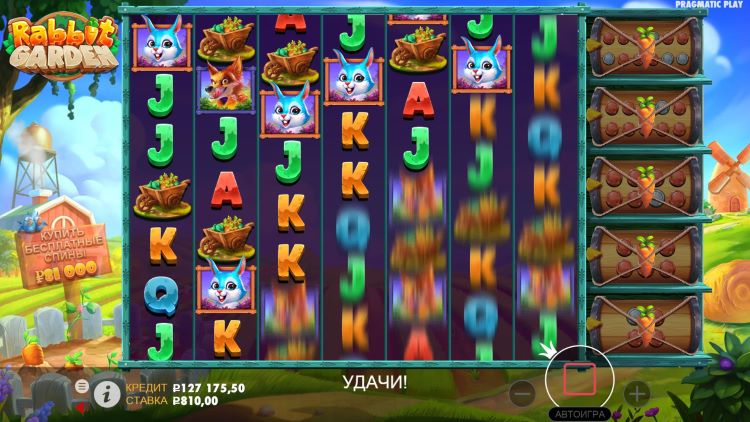Image resolution: width=750 pixels, height=422 pixels.
Task: Toggle the game sound icon
Action: (x=82, y=406)
